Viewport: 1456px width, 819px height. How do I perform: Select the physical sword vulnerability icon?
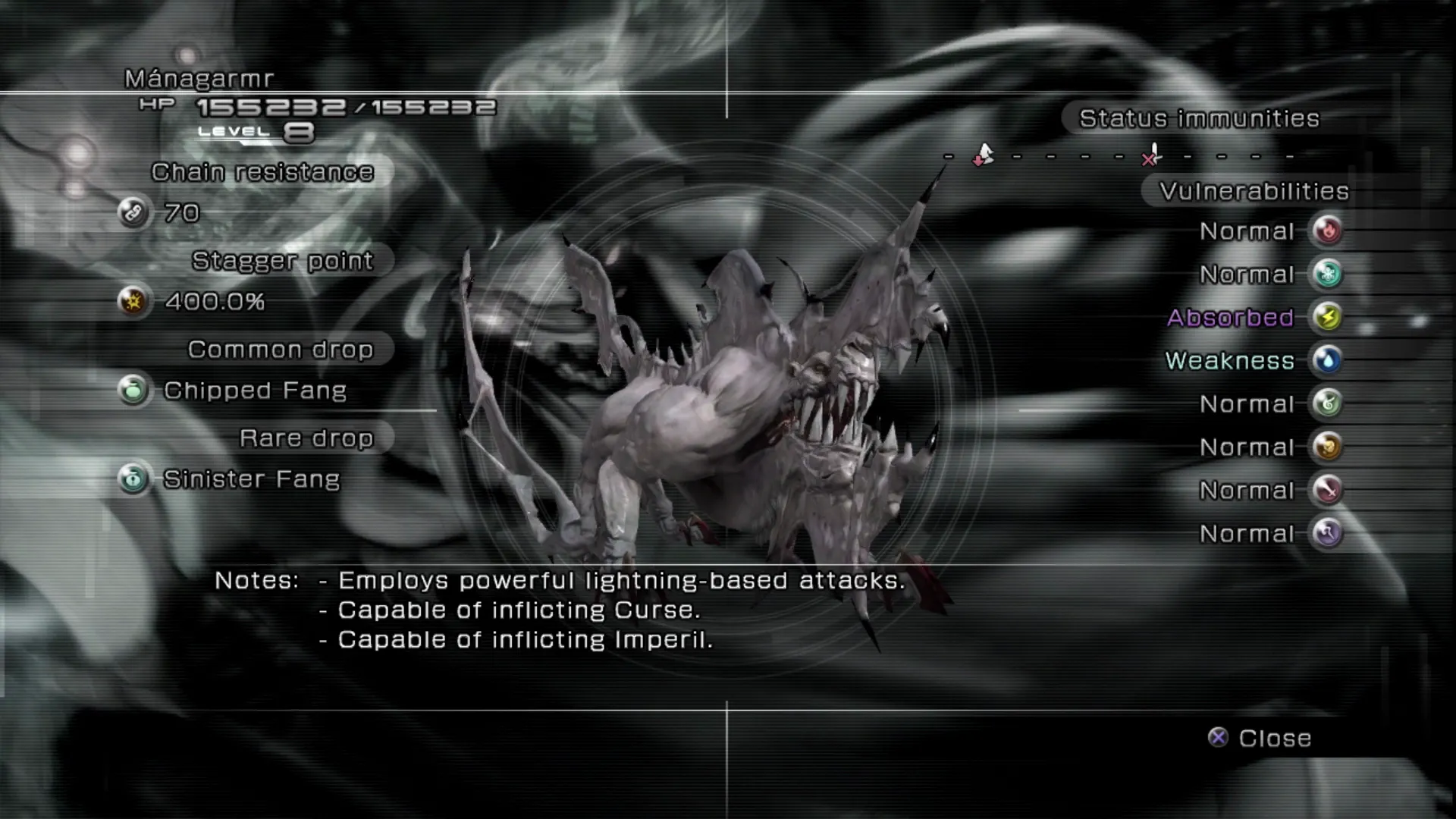point(1327,490)
